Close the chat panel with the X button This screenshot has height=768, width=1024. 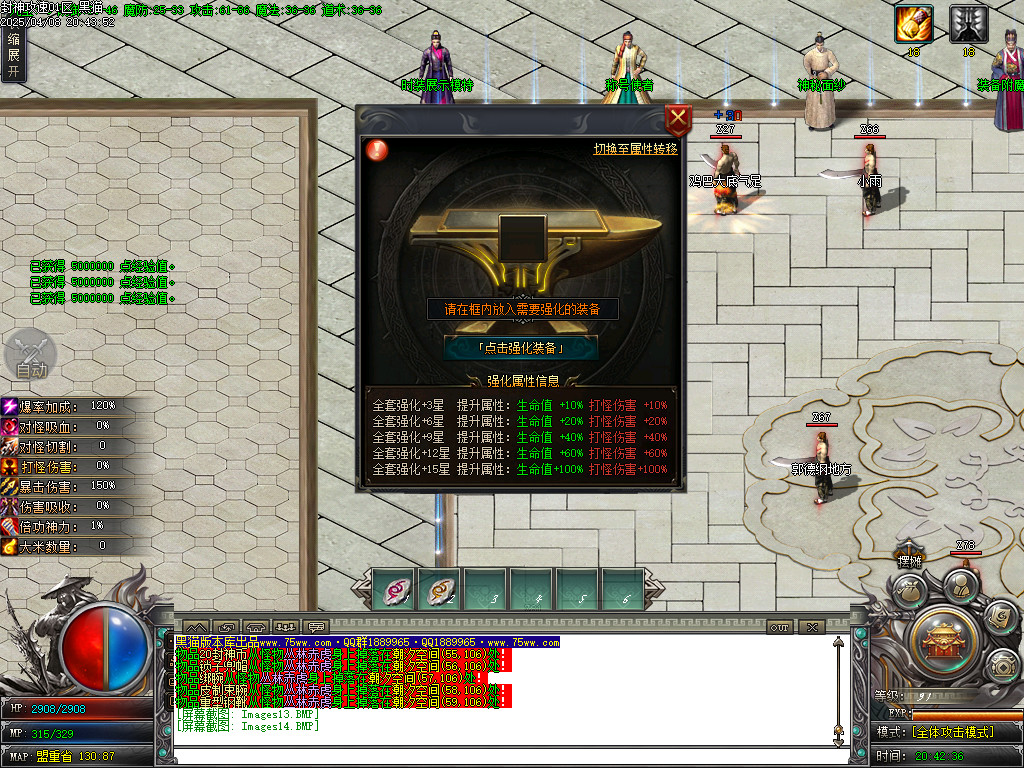click(811, 627)
